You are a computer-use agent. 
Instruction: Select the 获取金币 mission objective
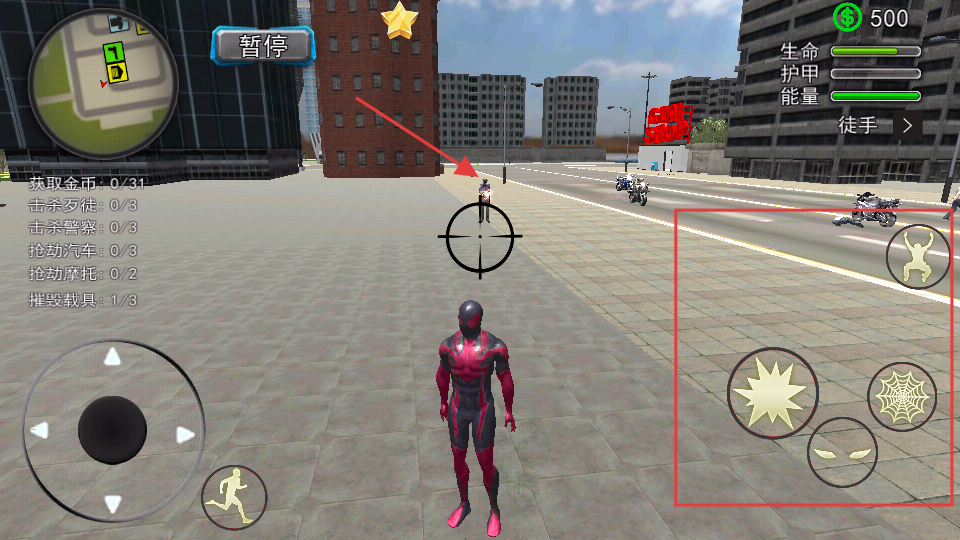pos(87,183)
